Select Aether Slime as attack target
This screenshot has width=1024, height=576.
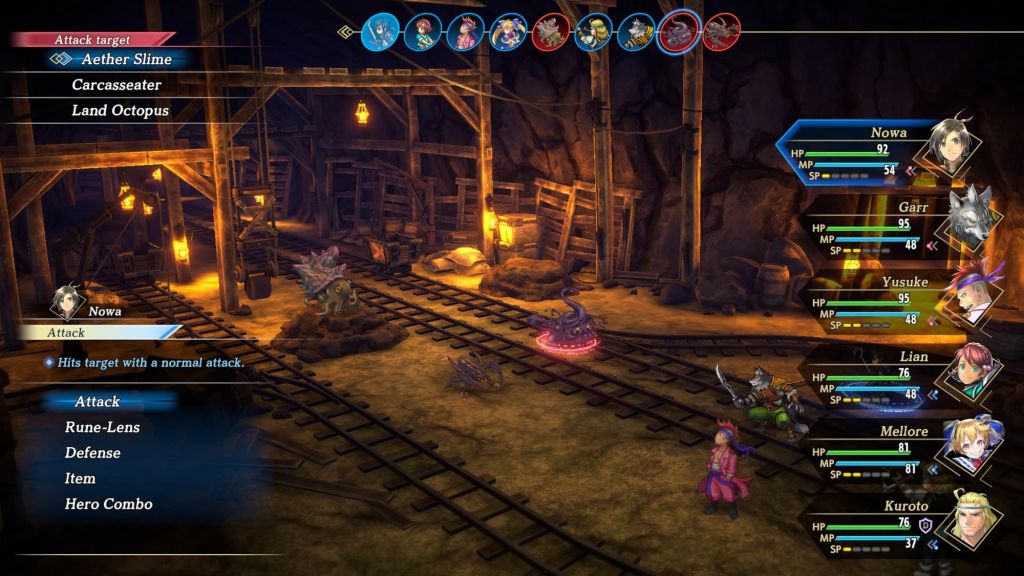click(126, 59)
